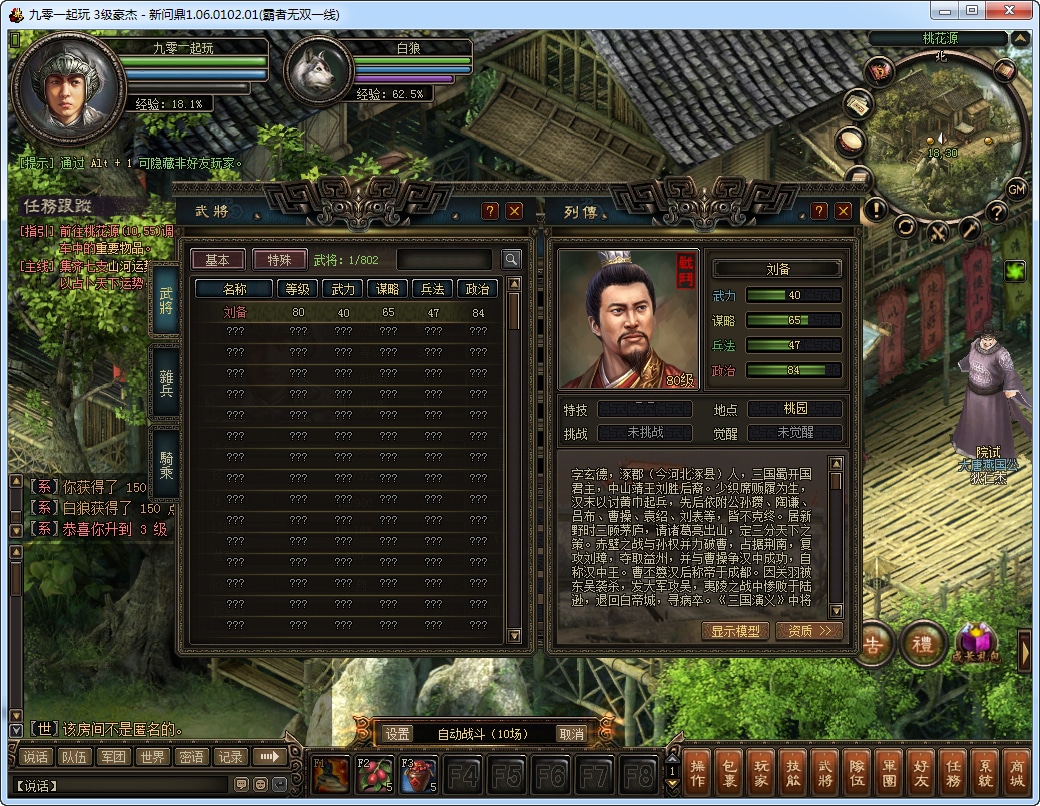Switch to the 特殊 generals tab
The height and width of the screenshot is (806, 1040).
tap(279, 260)
